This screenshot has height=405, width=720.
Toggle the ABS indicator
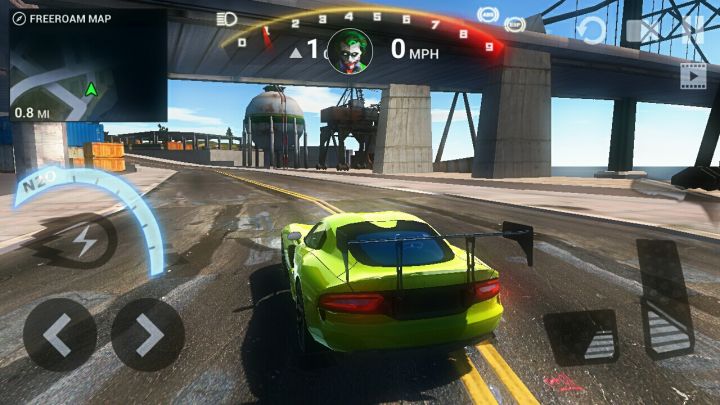click(x=488, y=13)
